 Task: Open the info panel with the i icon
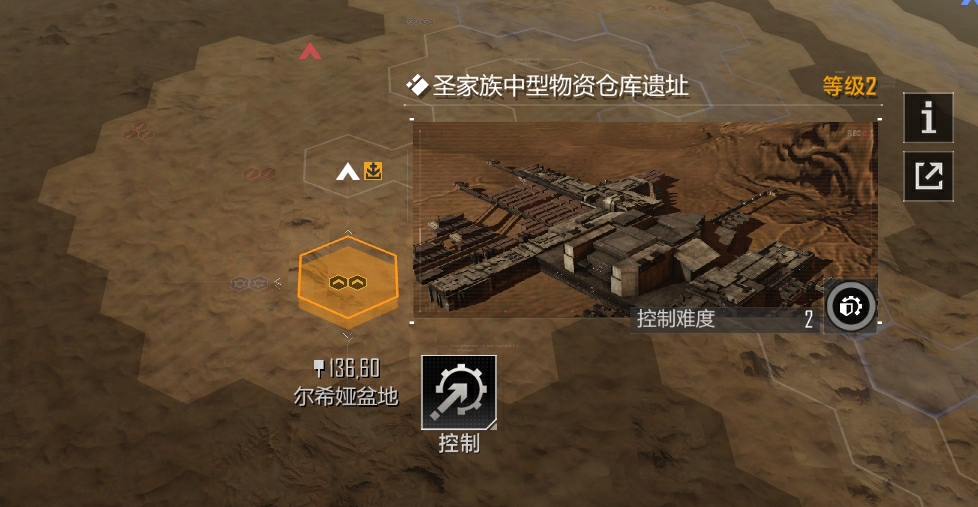[928, 118]
